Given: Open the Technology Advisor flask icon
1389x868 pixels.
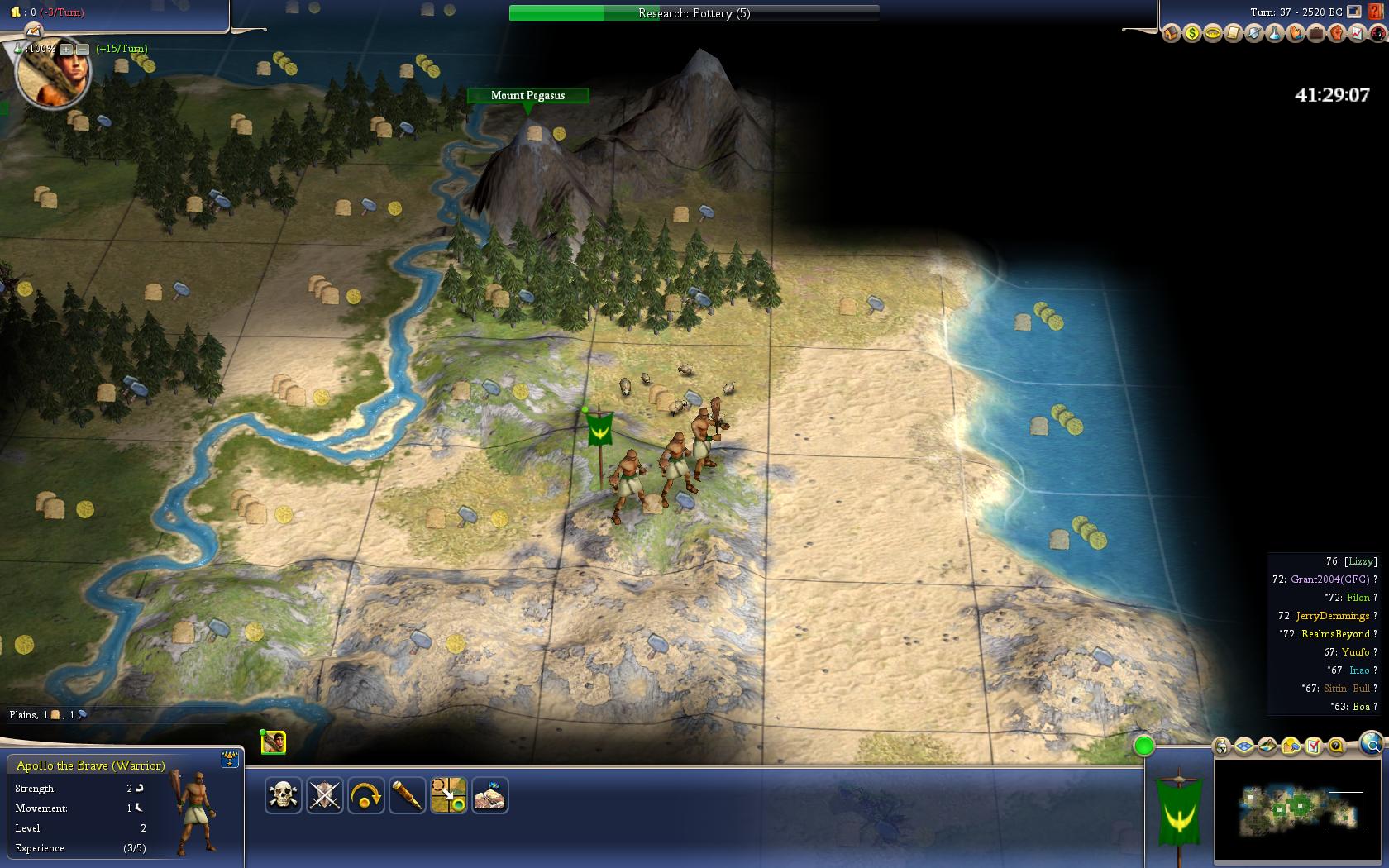Looking at the screenshot, I should pyautogui.click(x=1274, y=34).
